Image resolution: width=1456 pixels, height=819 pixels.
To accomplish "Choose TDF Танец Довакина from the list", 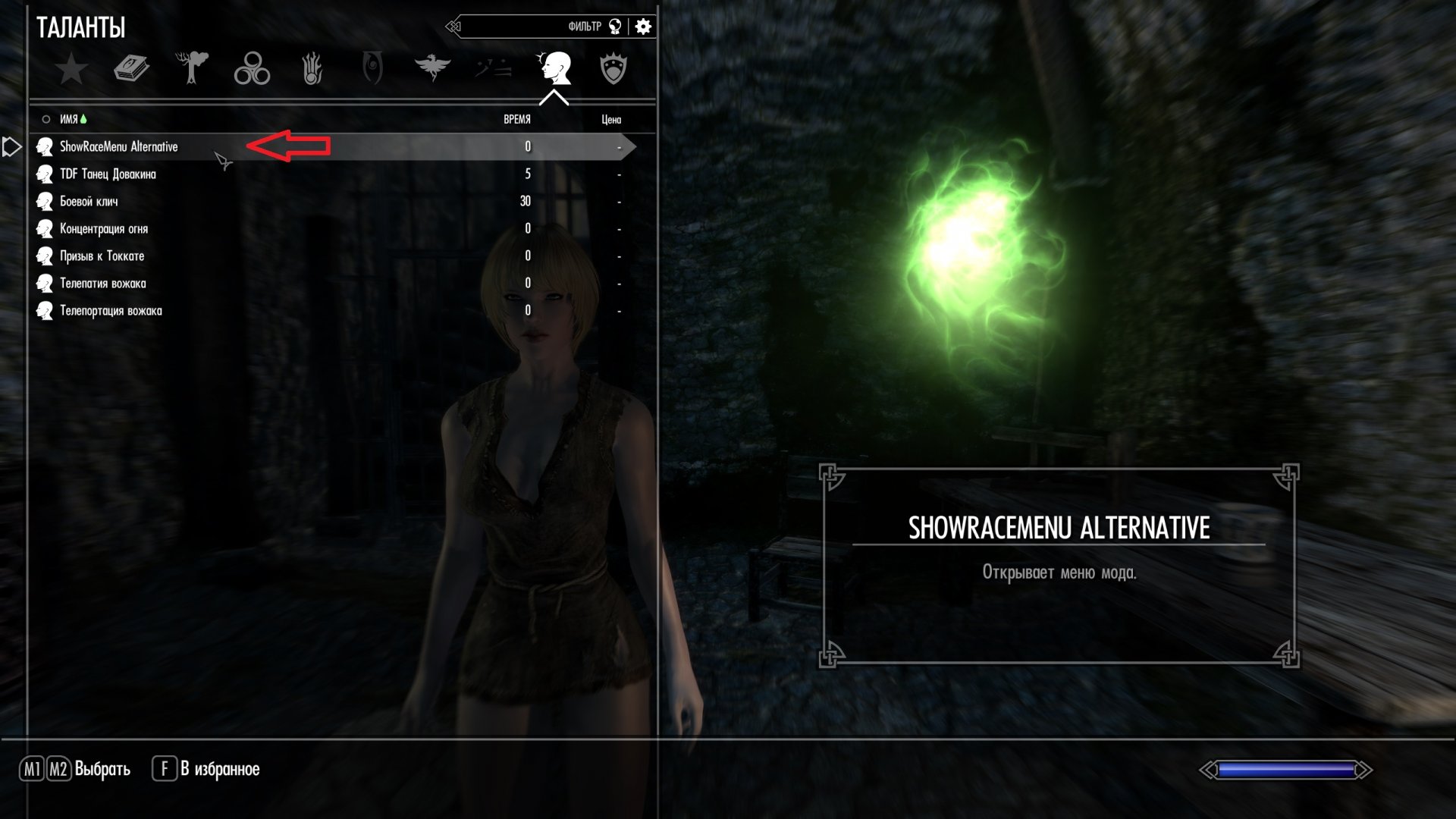I will tap(108, 174).
